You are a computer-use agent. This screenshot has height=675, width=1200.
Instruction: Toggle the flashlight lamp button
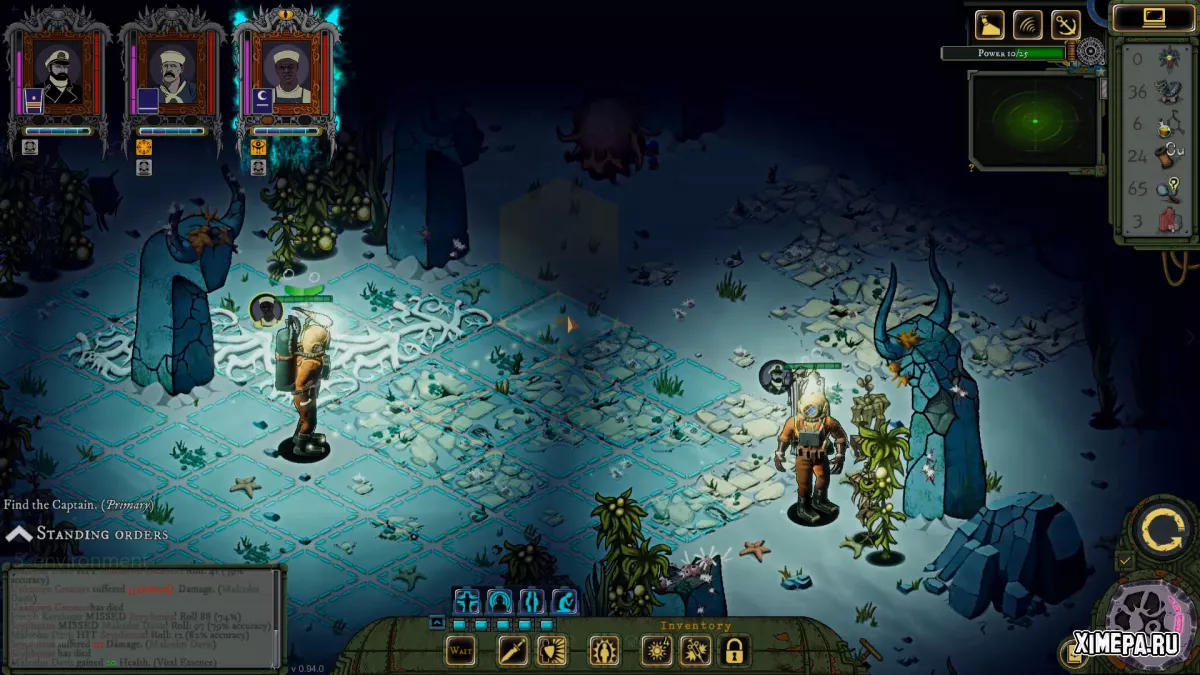[990, 24]
